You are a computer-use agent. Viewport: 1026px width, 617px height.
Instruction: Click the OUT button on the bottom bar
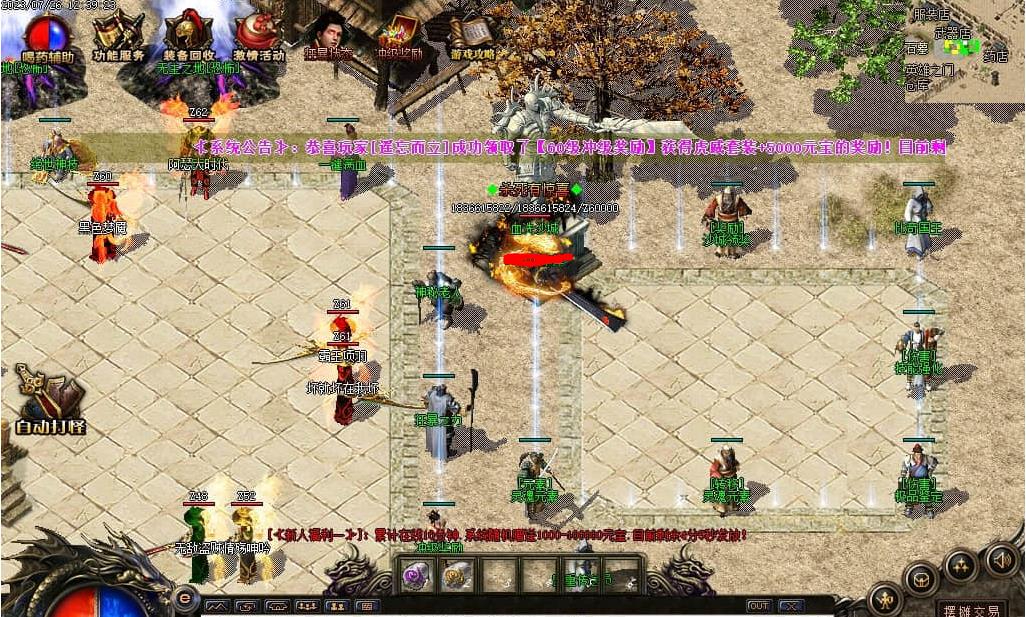(759, 606)
